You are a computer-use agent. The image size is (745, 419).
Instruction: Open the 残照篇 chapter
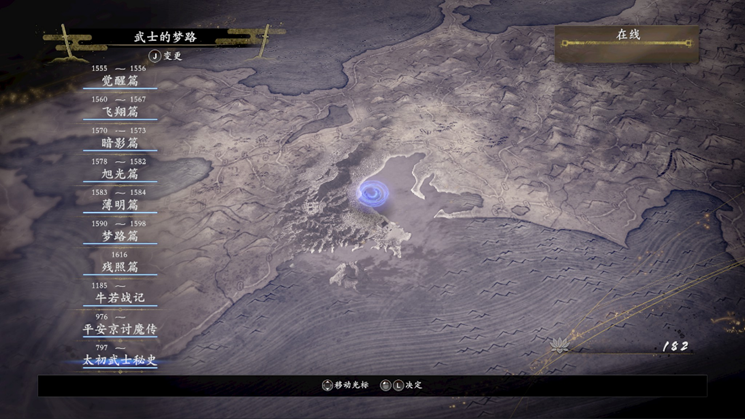tap(120, 267)
